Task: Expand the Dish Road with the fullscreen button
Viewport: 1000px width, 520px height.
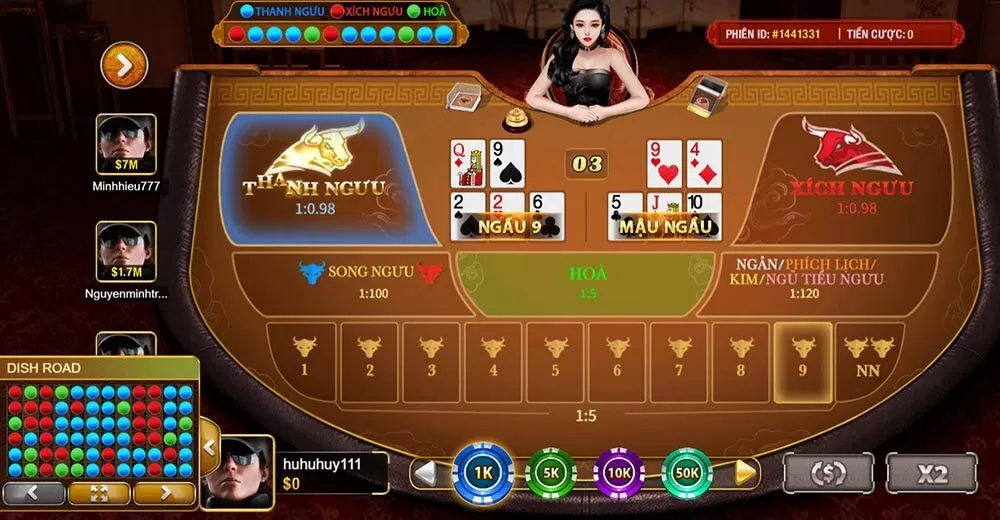Action: pyautogui.click(x=98, y=493)
